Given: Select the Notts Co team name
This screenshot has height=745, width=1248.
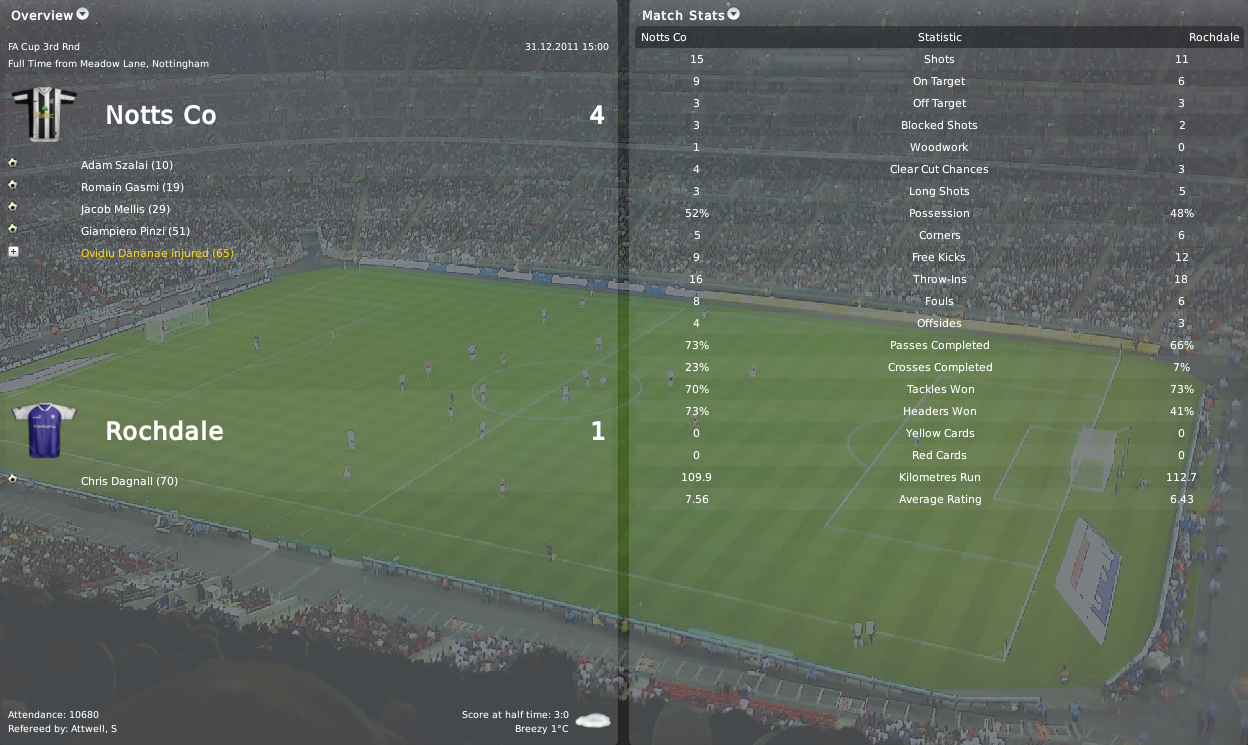Looking at the screenshot, I should (x=161, y=116).
